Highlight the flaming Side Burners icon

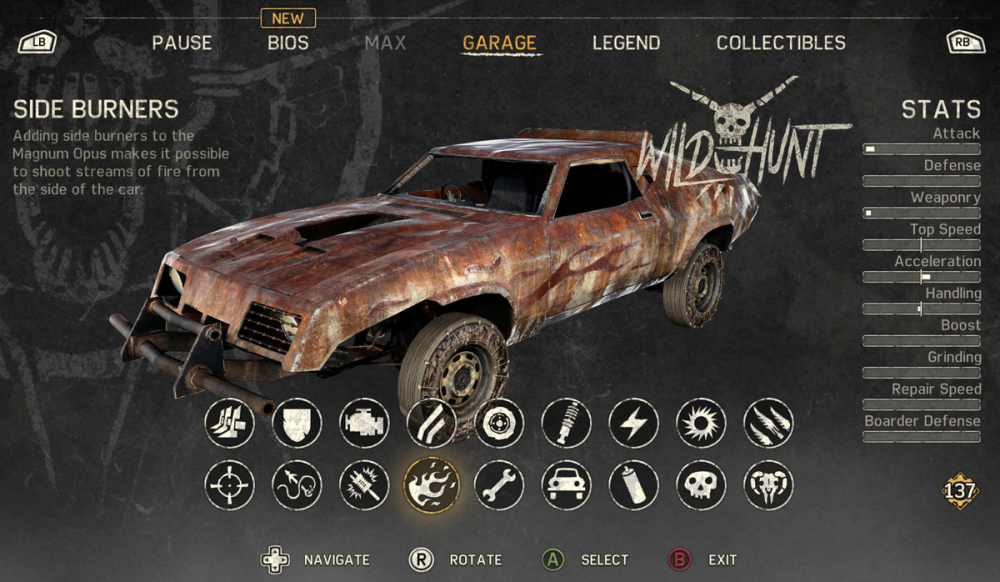(x=432, y=486)
